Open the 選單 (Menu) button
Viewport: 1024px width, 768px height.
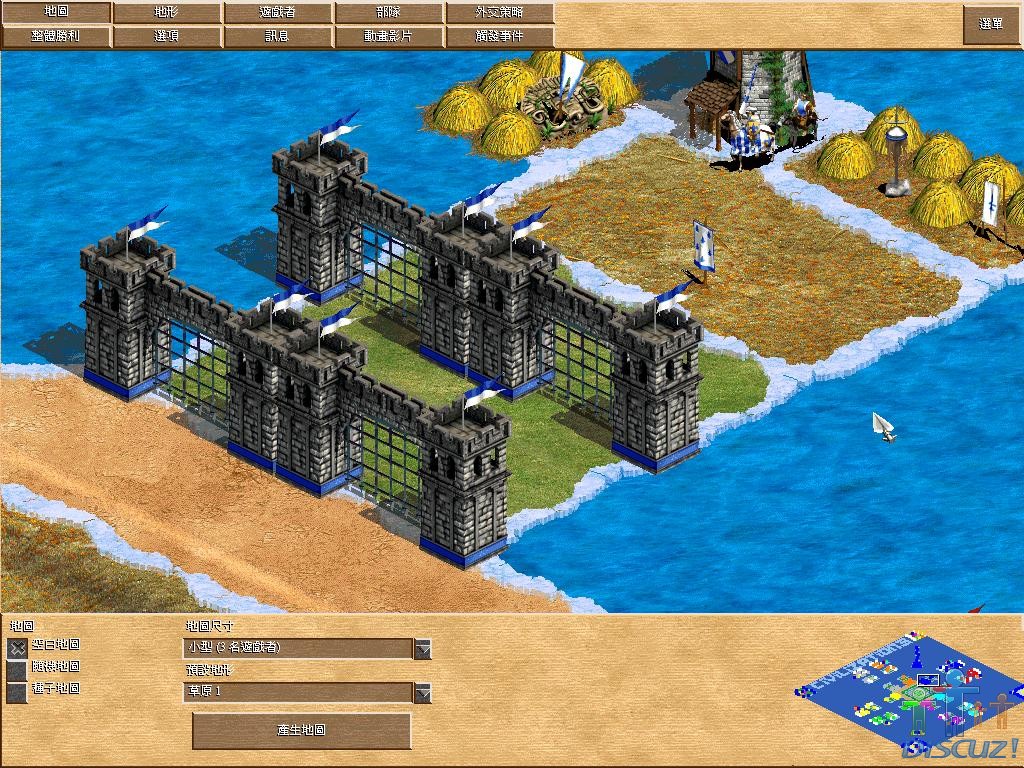tap(990, 24)
